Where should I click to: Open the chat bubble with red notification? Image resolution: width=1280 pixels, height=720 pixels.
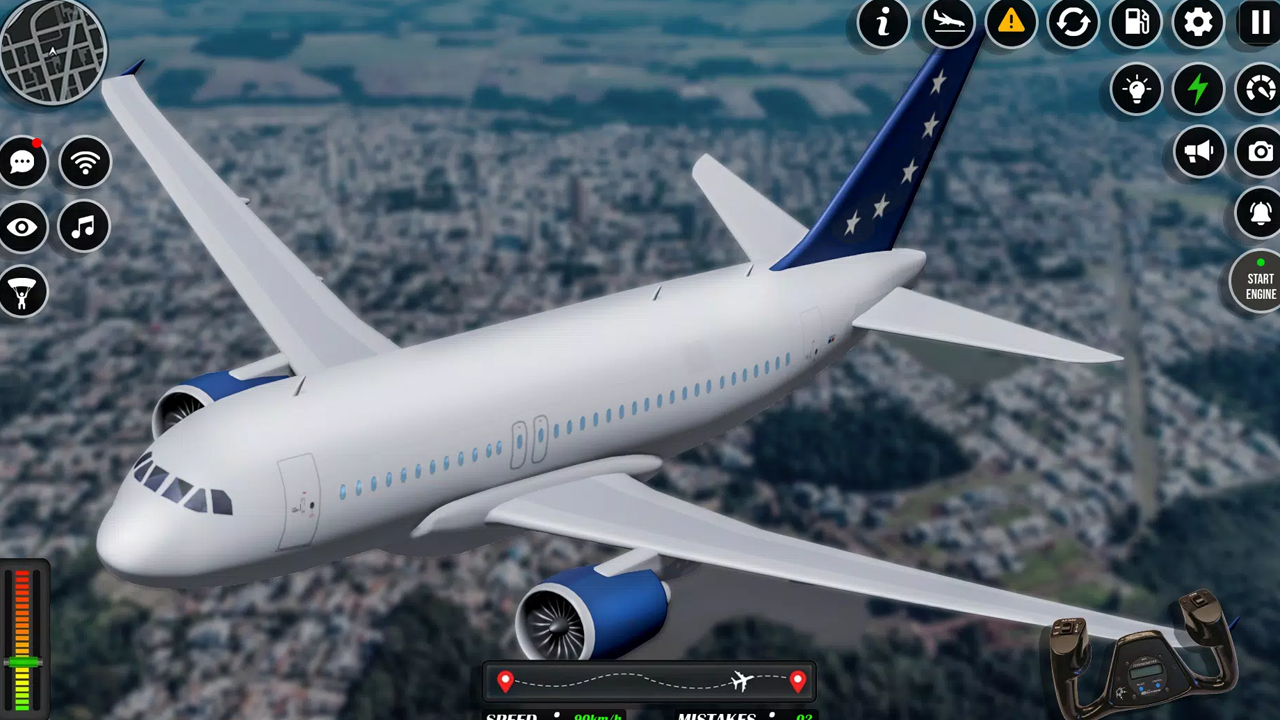22,161
